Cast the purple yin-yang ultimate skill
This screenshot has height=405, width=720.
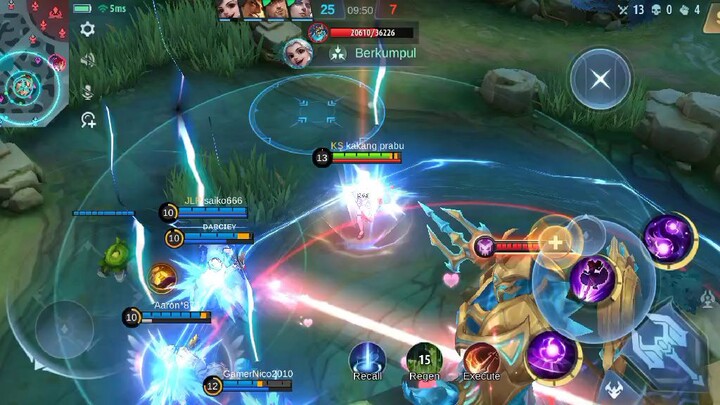click(669, 240)
